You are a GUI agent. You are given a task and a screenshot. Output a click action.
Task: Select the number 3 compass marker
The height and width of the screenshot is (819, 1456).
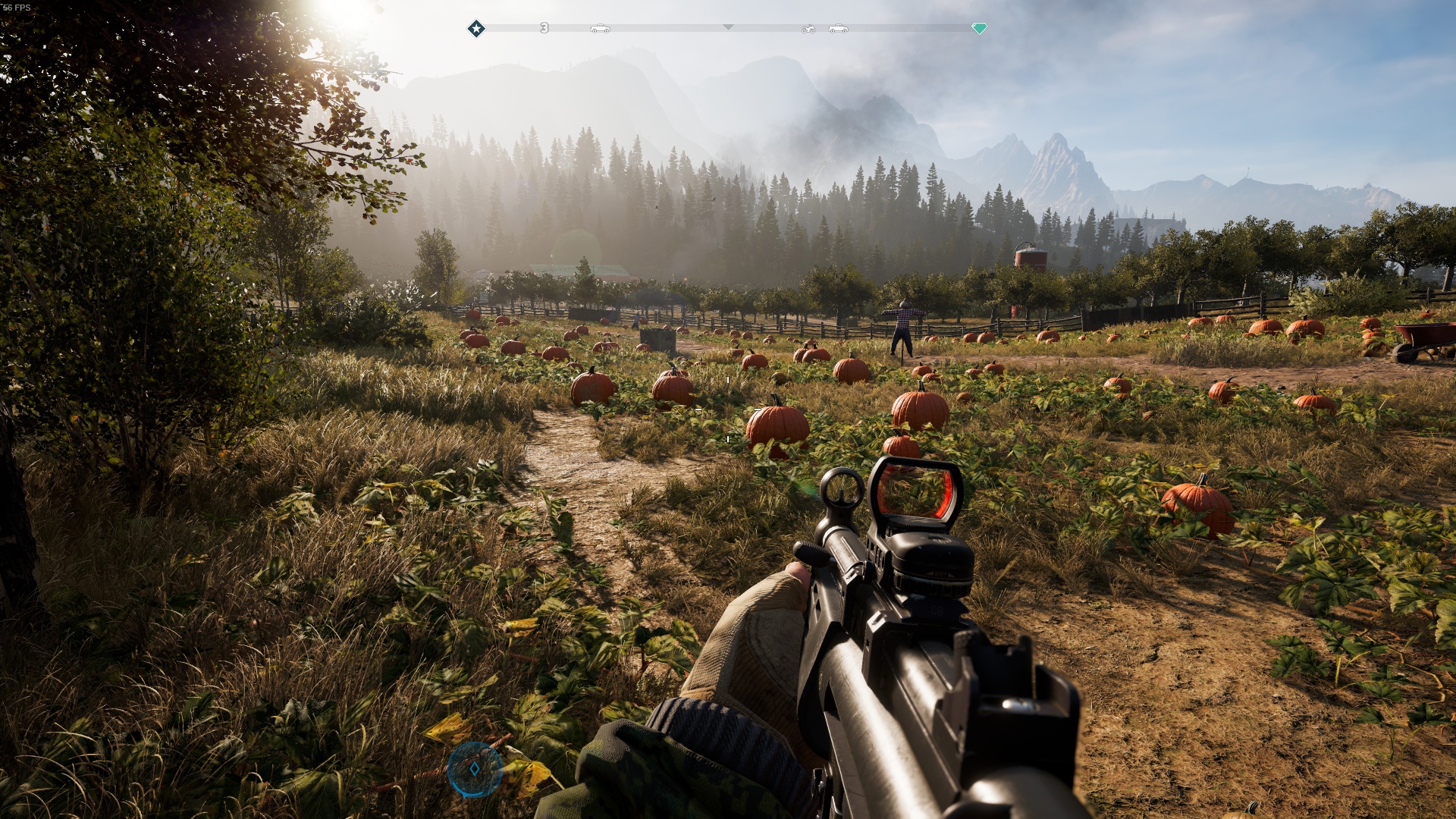point(544,28)
